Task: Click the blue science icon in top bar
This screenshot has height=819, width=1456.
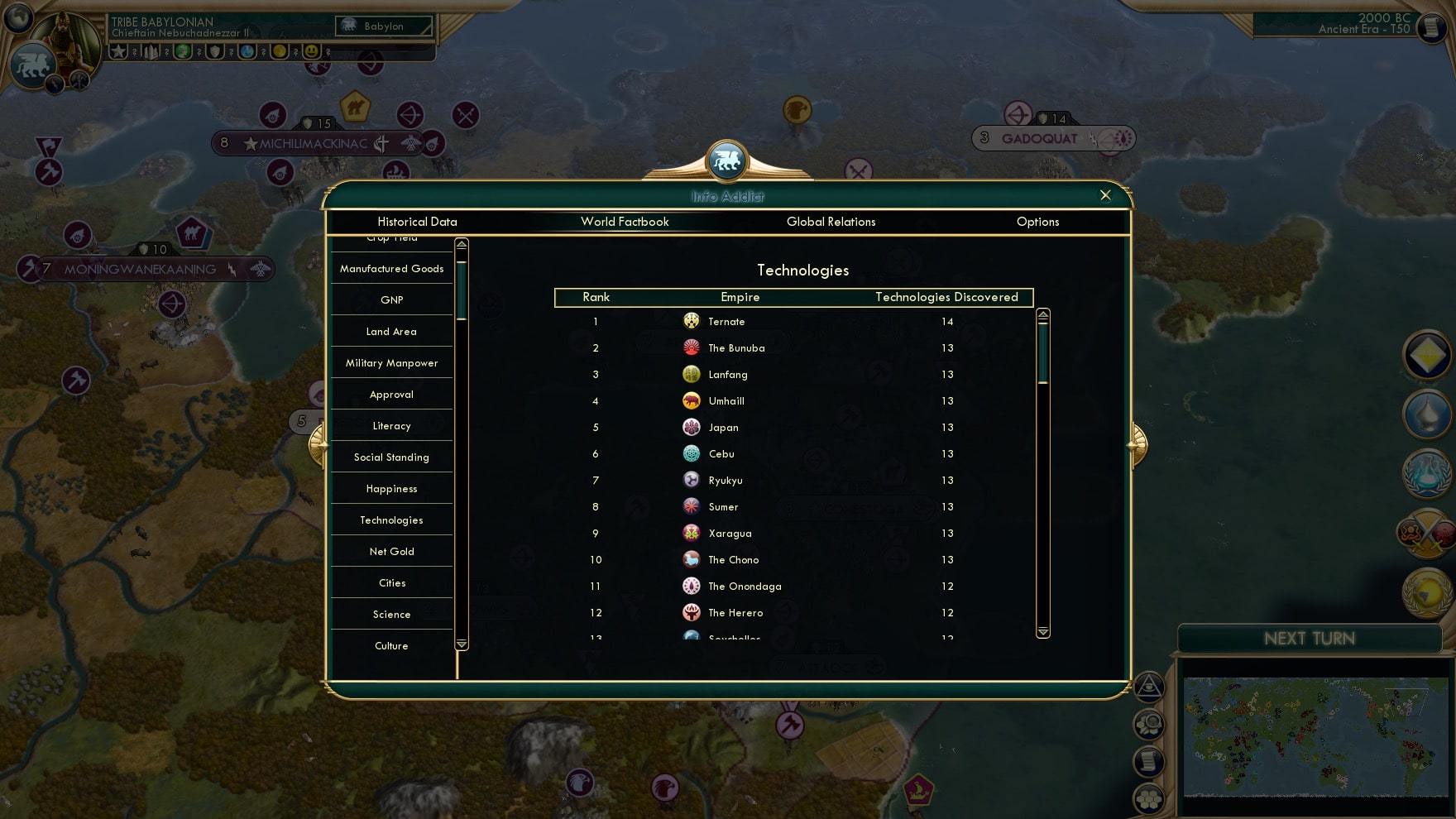Action: [246, 51]
